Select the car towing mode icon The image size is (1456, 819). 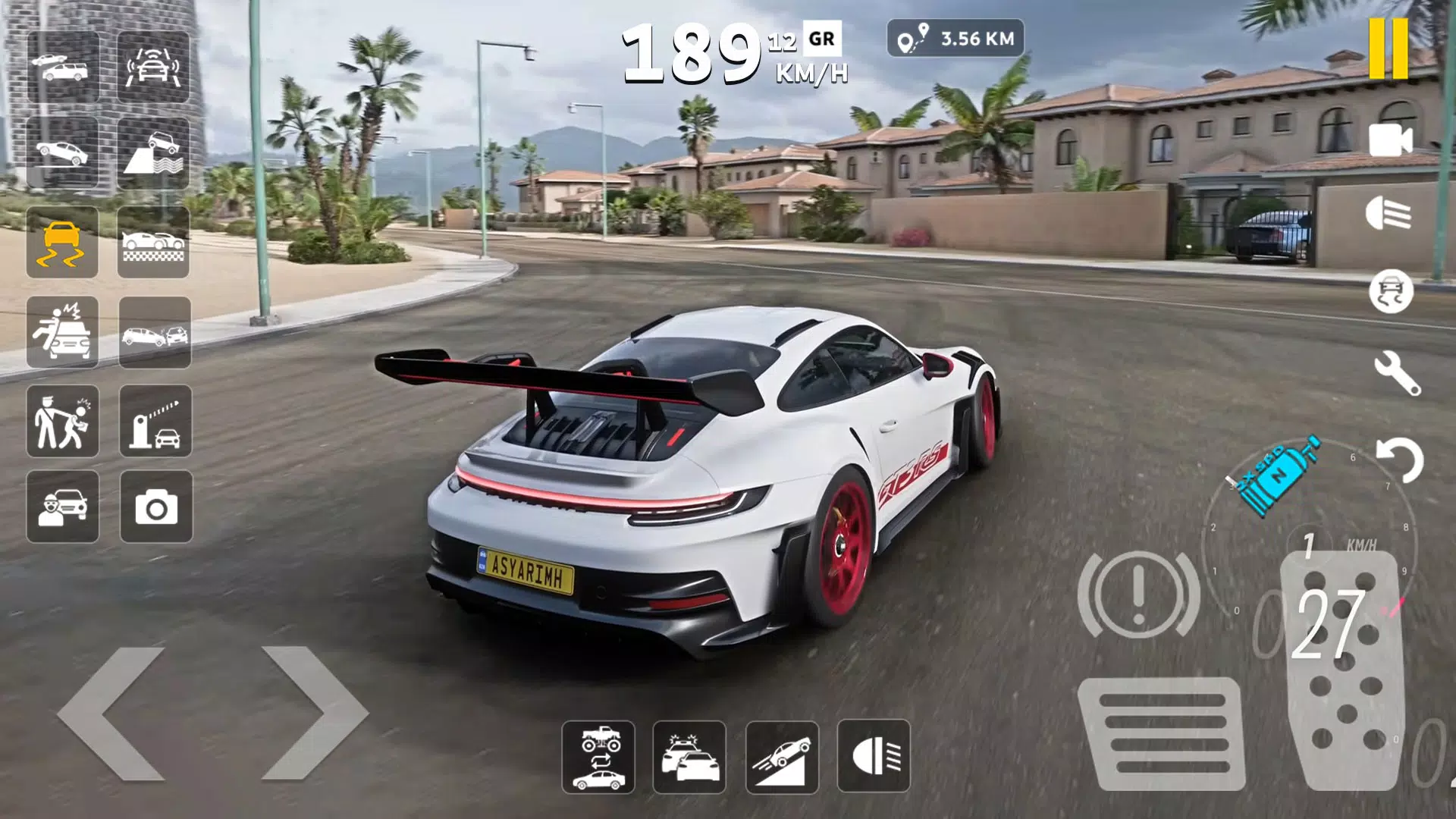coord(63,68)
